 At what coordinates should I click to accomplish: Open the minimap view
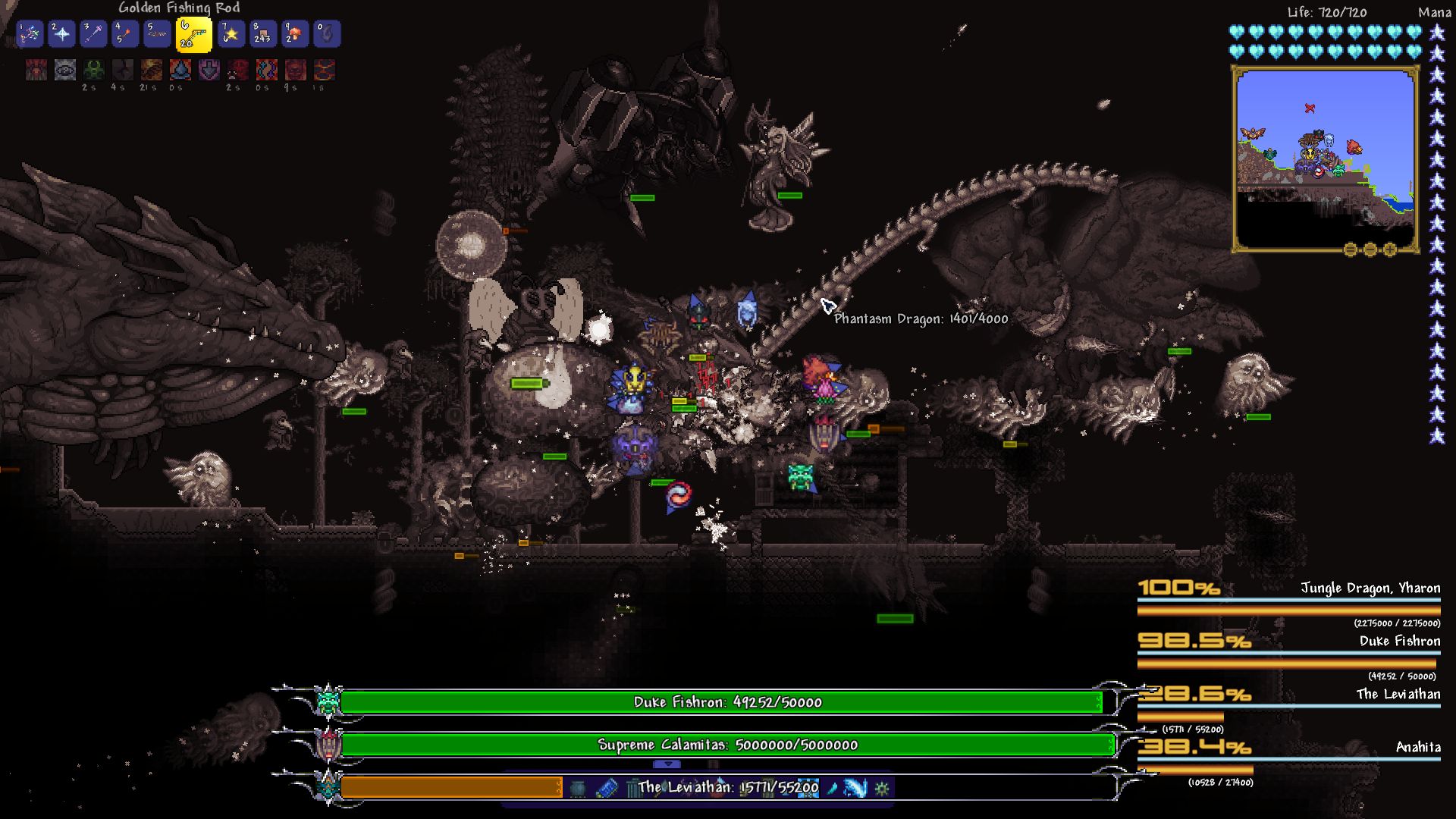pos(1325,159)
